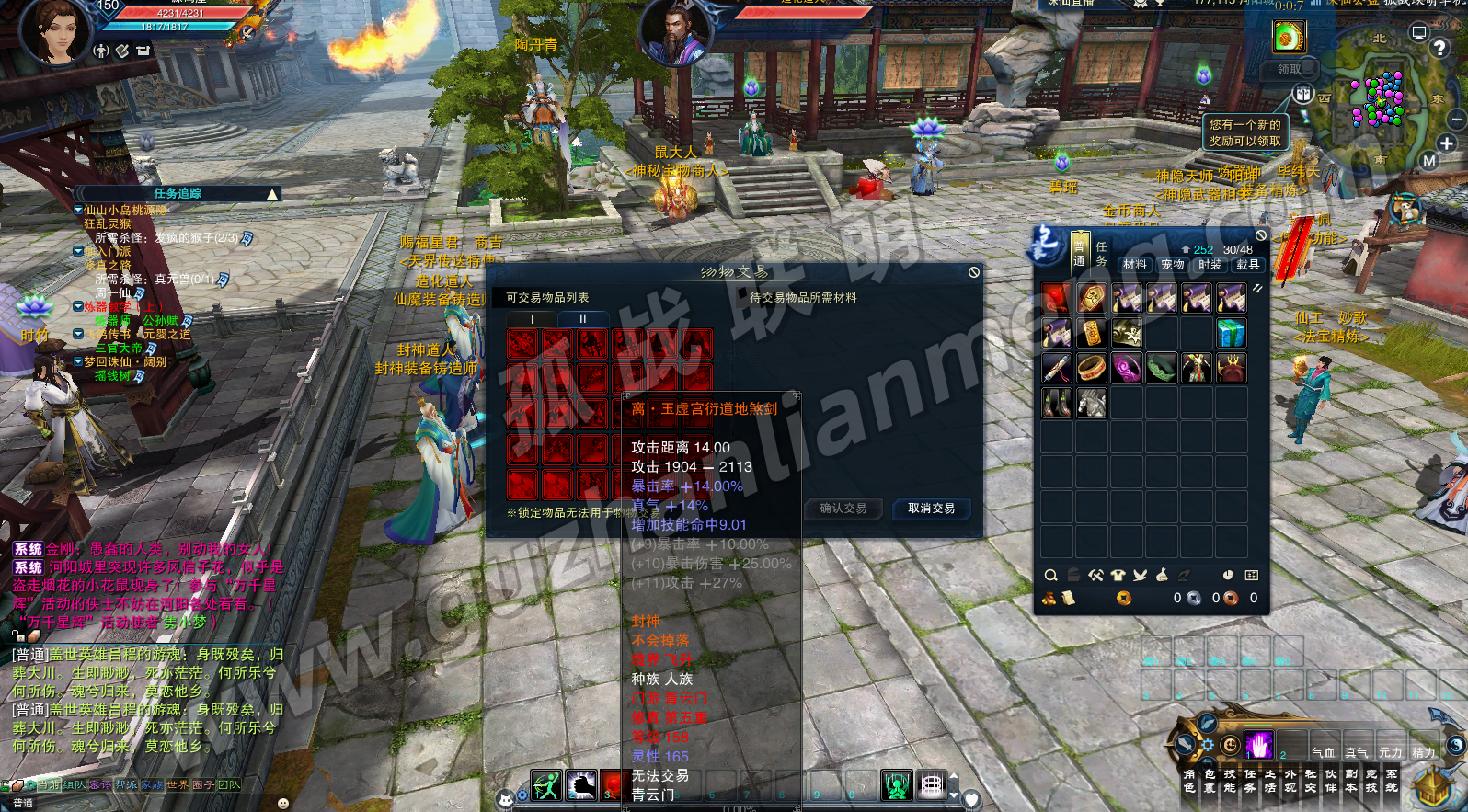The image size is (1468, 812).
Task: Collapse the 任务追踪 quest tracker panel
Action: point(272,194)
